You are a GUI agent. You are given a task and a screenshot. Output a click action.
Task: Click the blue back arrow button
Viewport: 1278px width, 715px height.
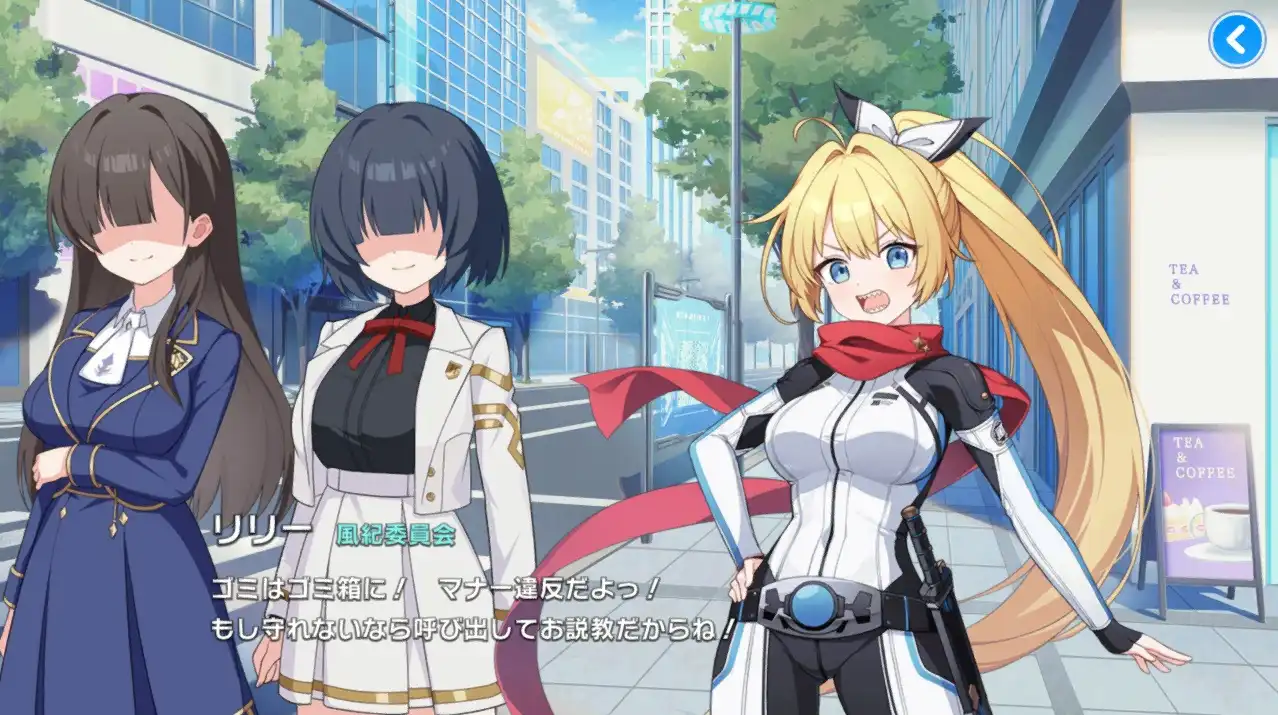point(1237,40)
